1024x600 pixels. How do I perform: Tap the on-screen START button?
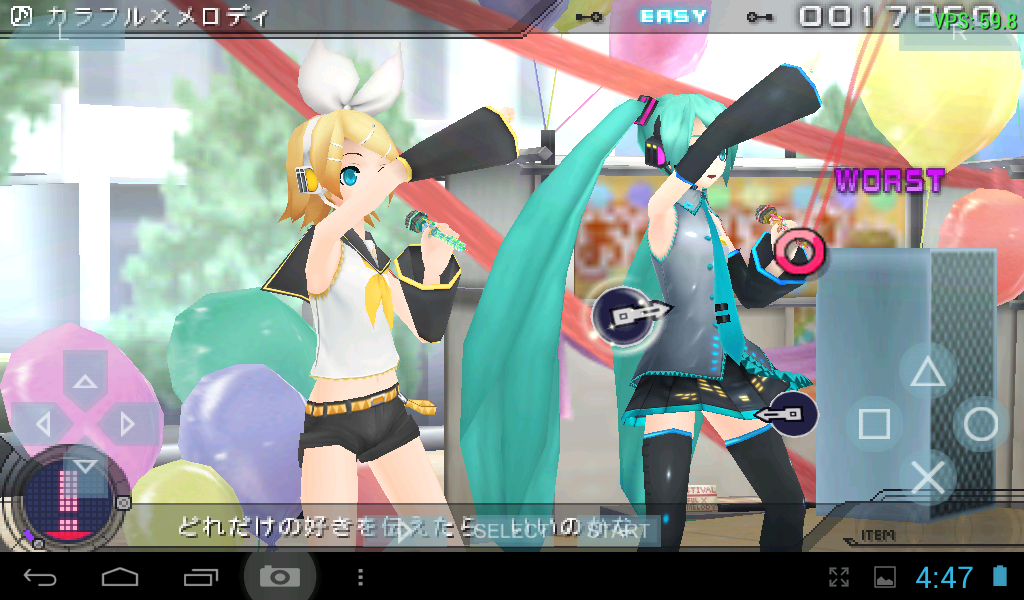click(618, 530)
